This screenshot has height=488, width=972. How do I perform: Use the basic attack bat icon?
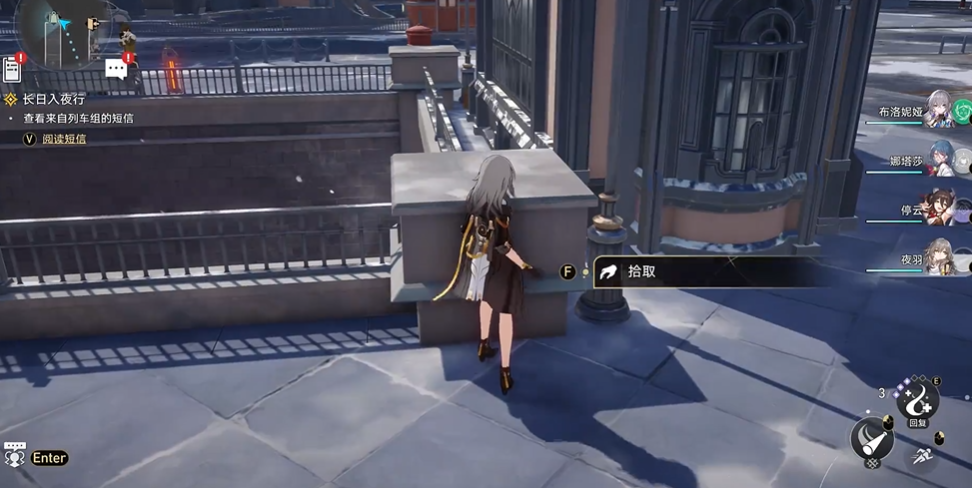tap(872, 438)
